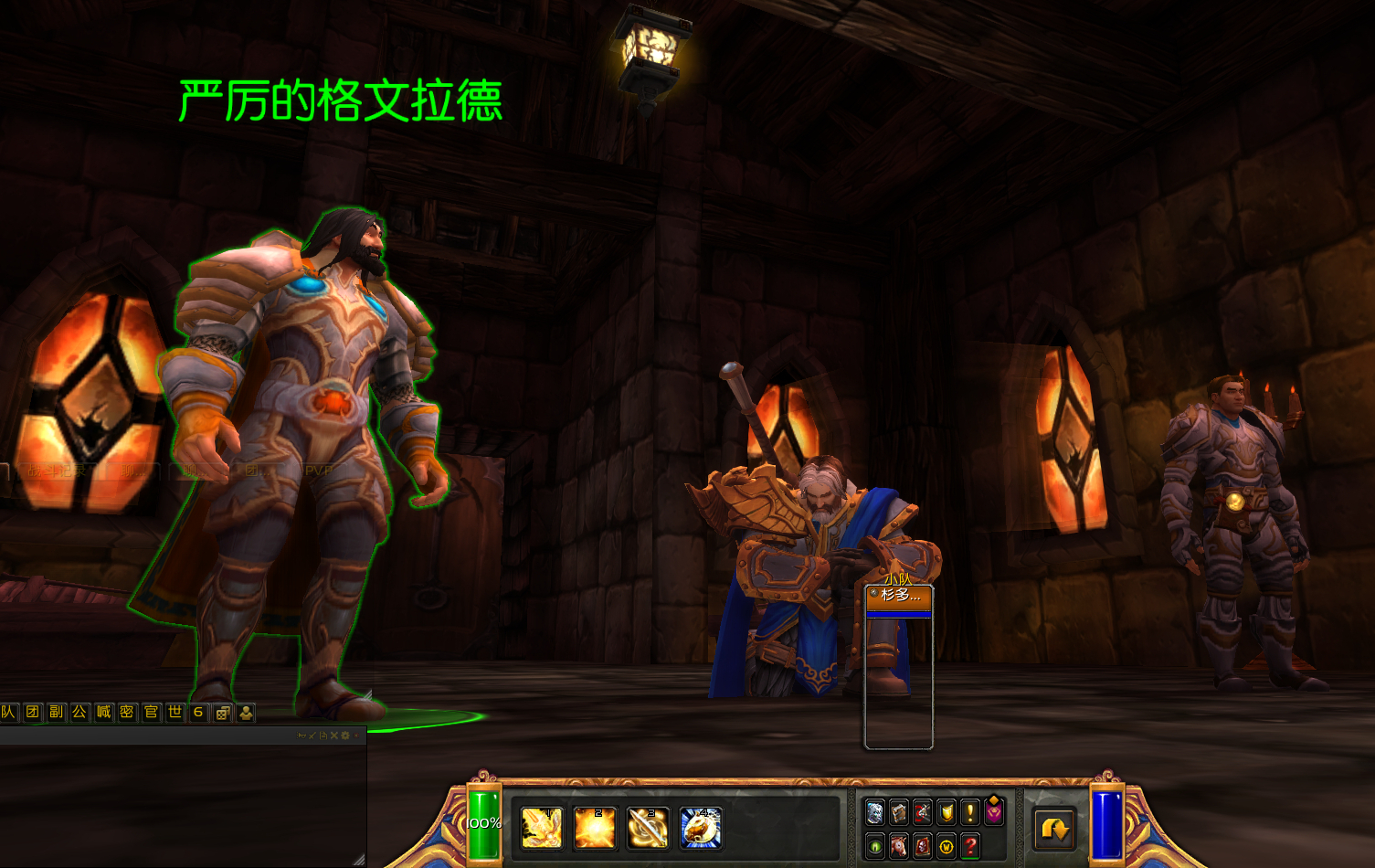This screenshot has height=868, width=1375.
Task: Choose the 公 guild chat channel button
Action: click(80, 712)
